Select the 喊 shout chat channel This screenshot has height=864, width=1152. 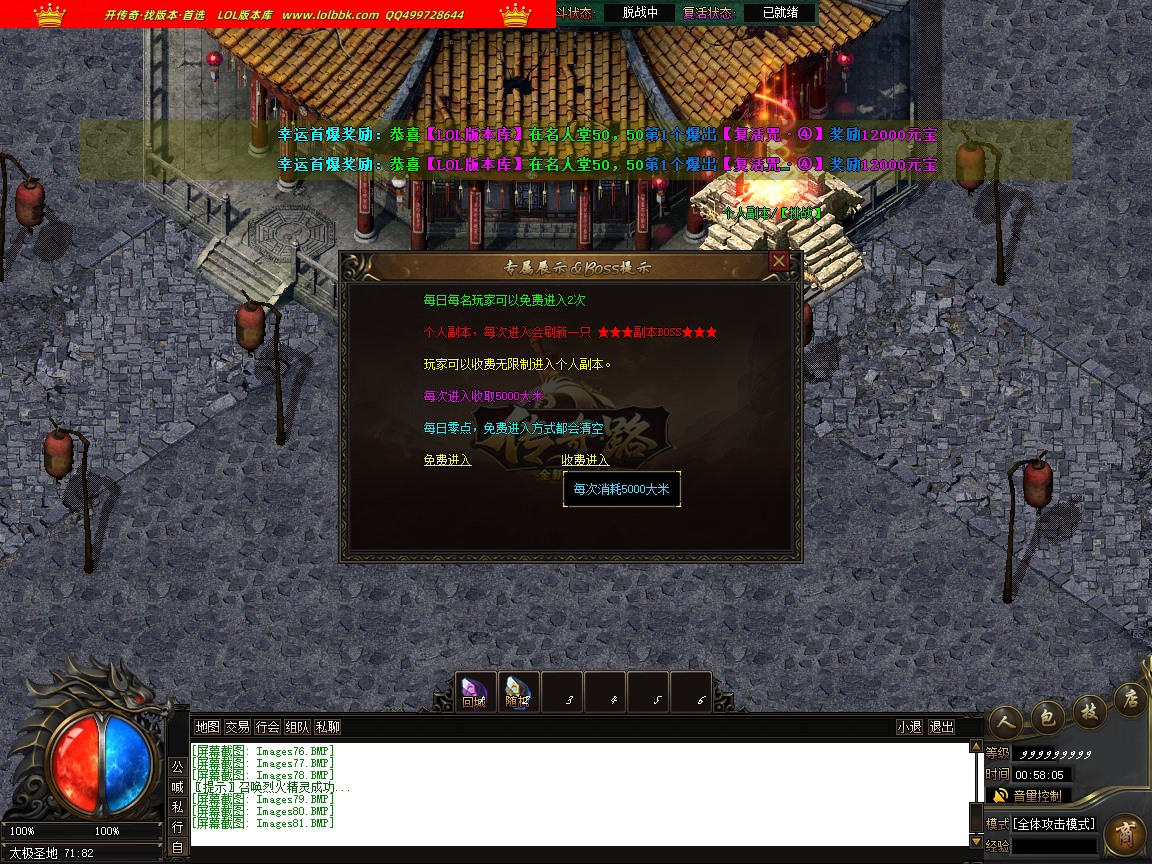click(x=177, y=787)
